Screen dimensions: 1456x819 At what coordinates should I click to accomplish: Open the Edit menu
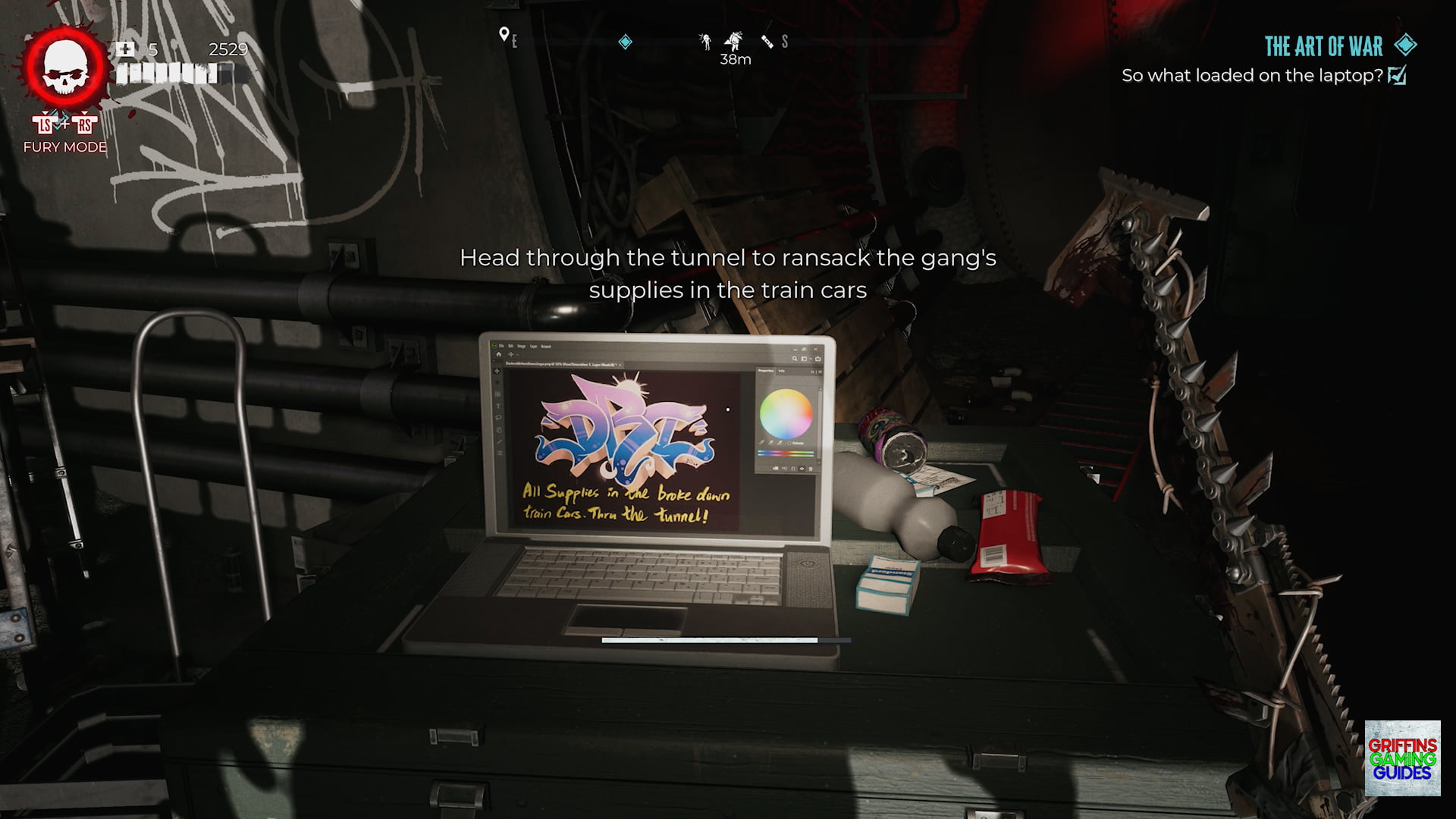(x=510, y=346)
